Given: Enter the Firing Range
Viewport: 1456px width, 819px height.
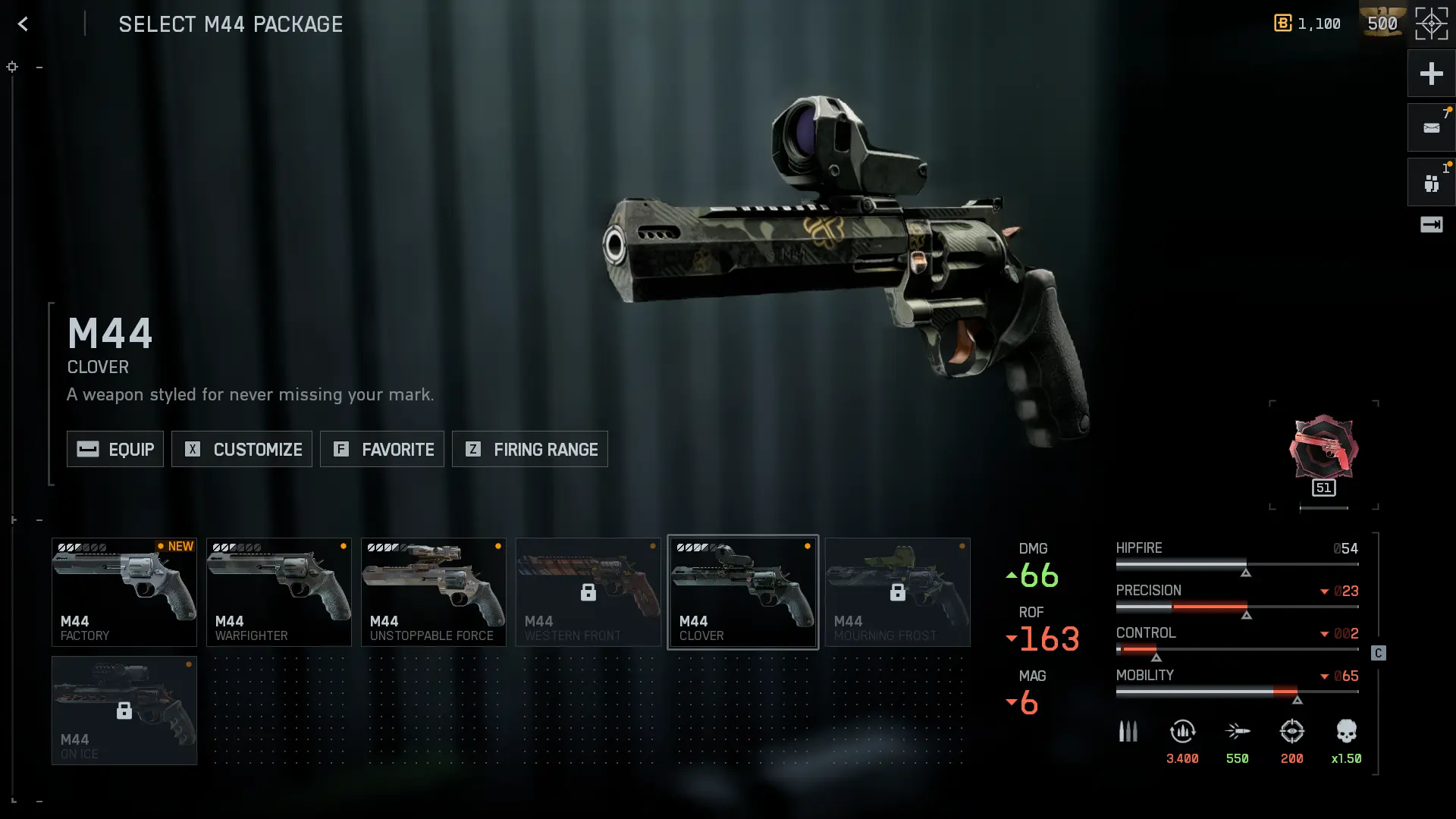Looking at the screenshot, I should pyautogui.click(x=530, y=449).
